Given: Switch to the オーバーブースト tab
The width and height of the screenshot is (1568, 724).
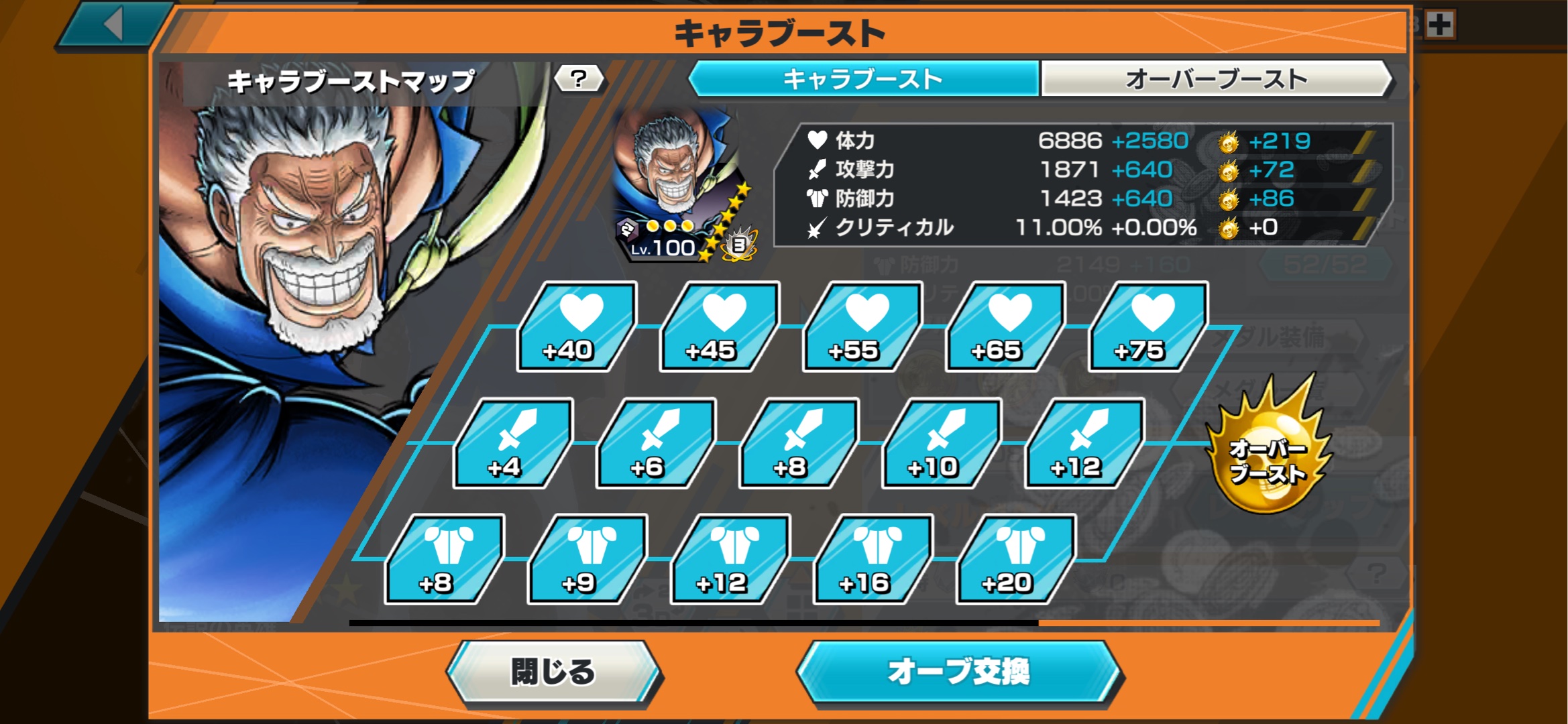Looking at the screenshot, I should tap(1215, 79).
